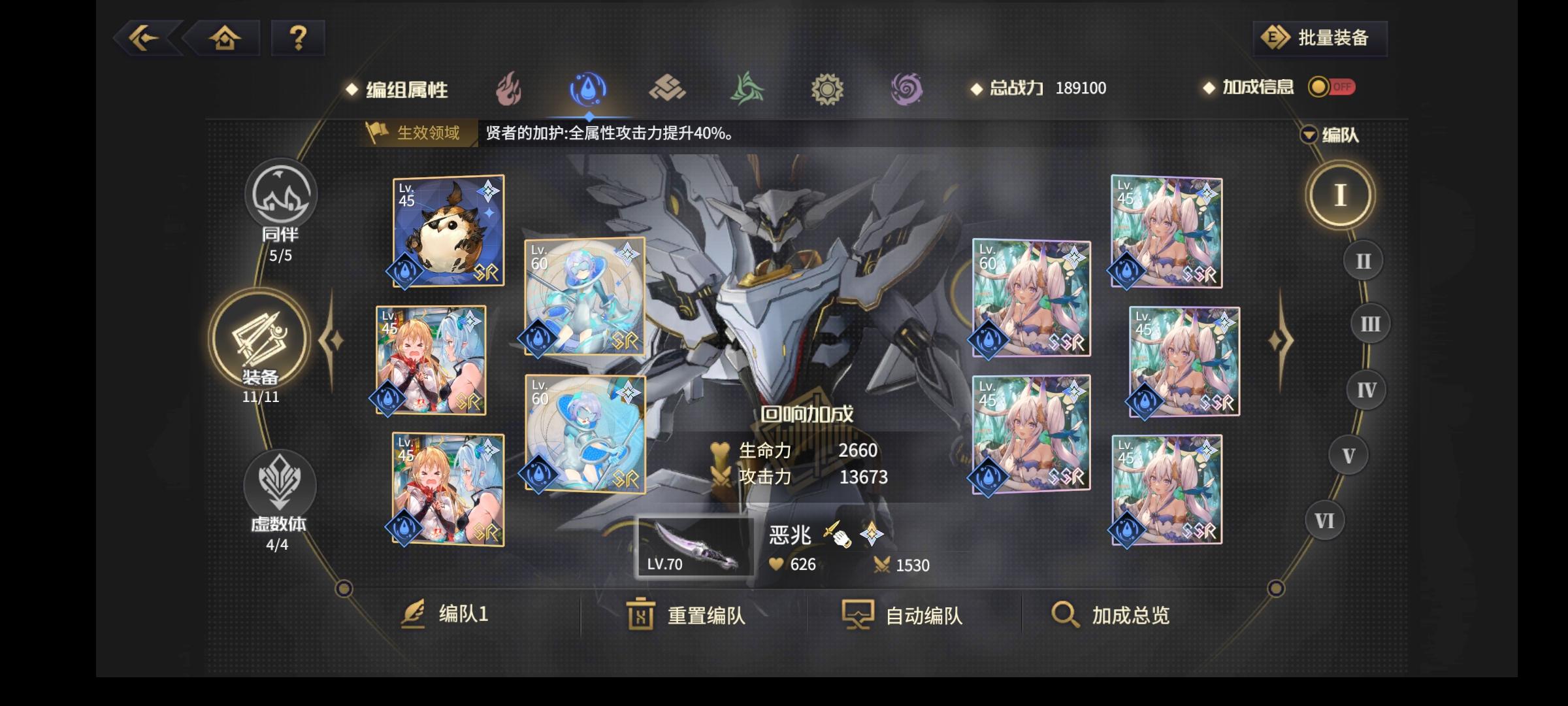Click the LV.70 恶兆 weapon thumbnail
The image size is (1568, 706).
click(695, 548)
